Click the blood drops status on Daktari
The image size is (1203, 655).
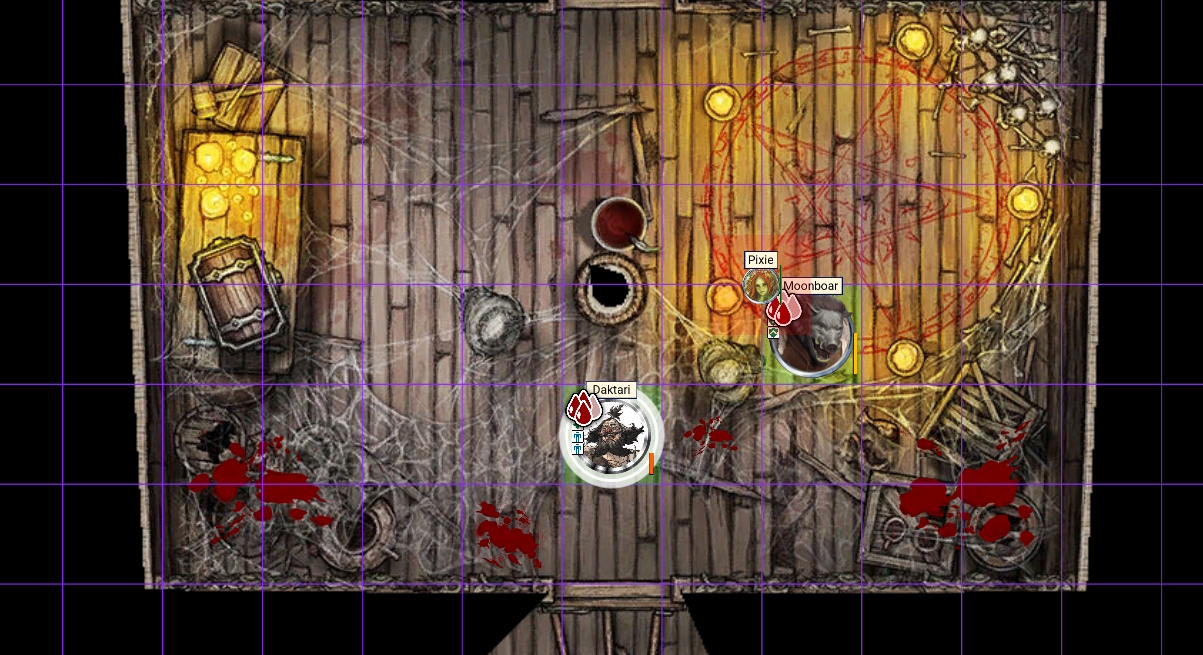pyautogui.click(x=582, y=408)
